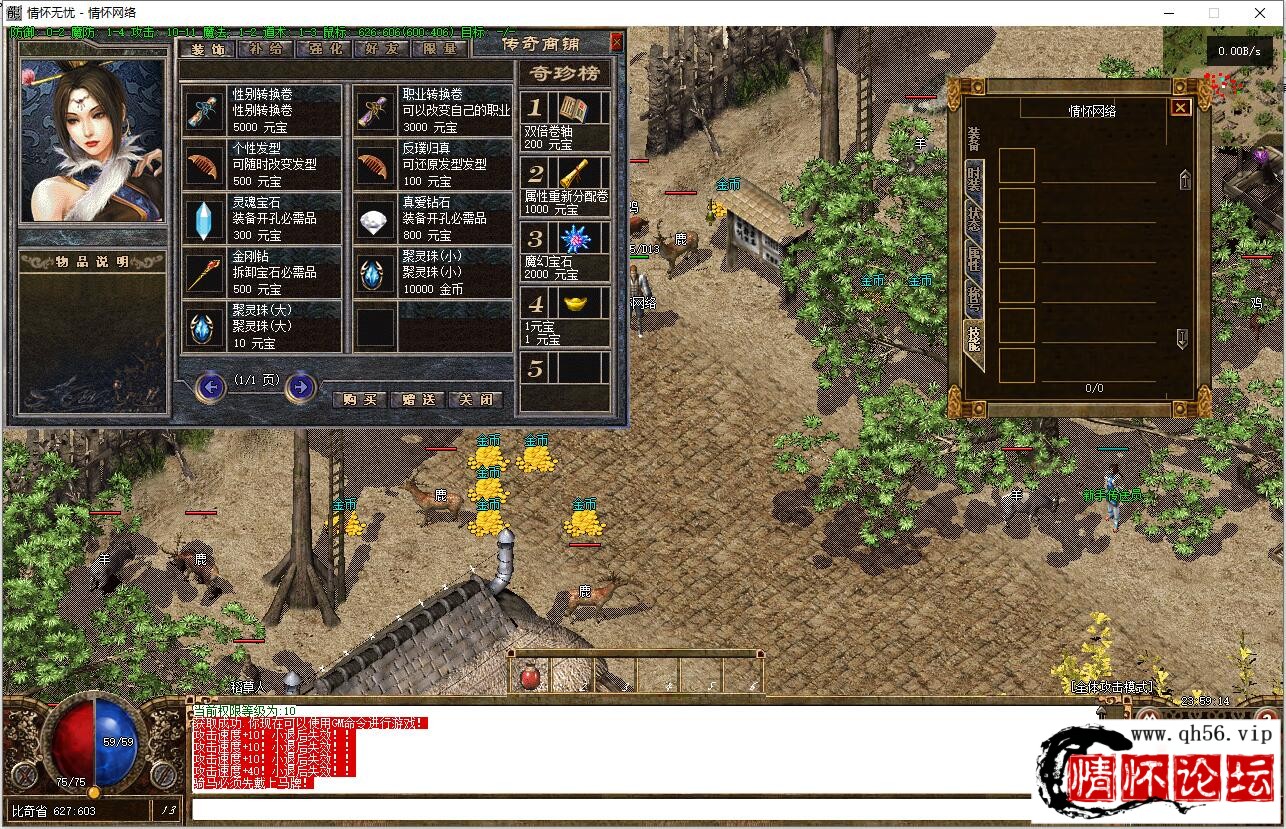Show the 限量 limited items tab

(439, 49)
